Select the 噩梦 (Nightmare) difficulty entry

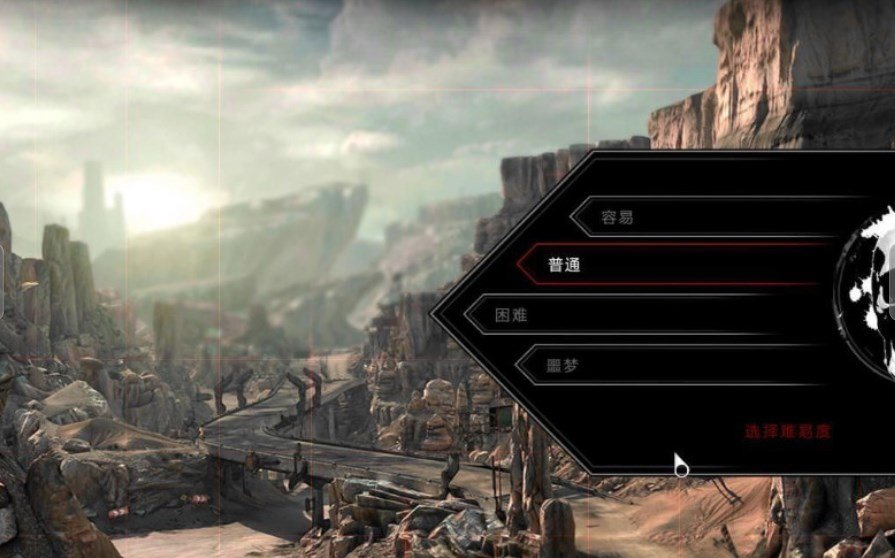(x=670, y=365)
